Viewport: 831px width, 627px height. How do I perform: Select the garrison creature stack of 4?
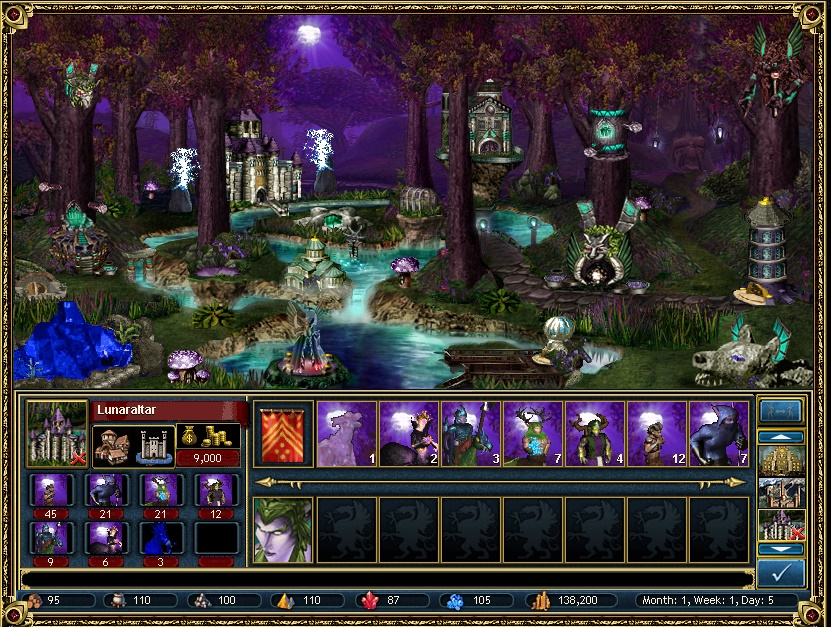594,434
